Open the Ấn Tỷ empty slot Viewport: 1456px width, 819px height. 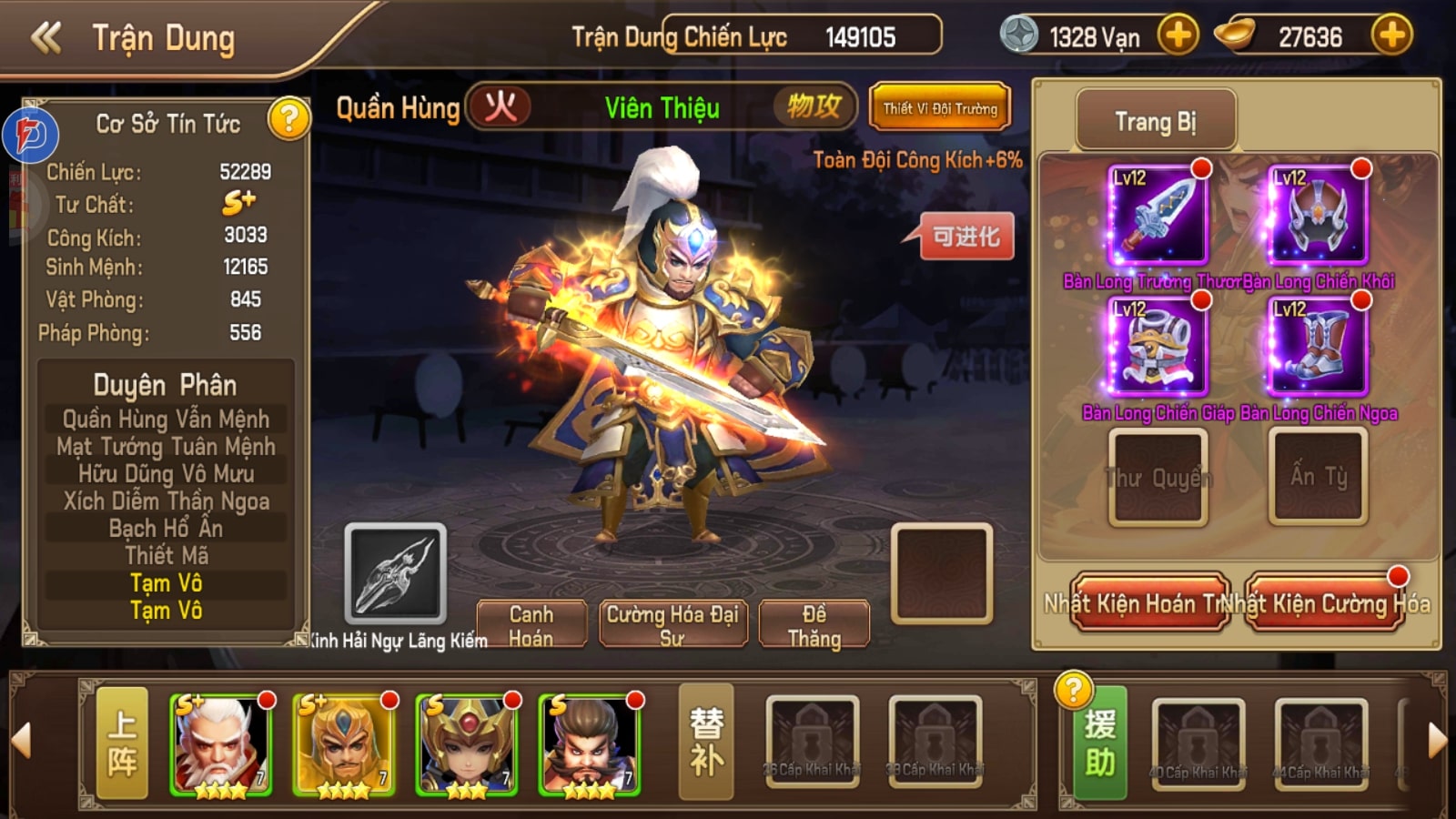pyautogui.click(x=1318, y=477)
